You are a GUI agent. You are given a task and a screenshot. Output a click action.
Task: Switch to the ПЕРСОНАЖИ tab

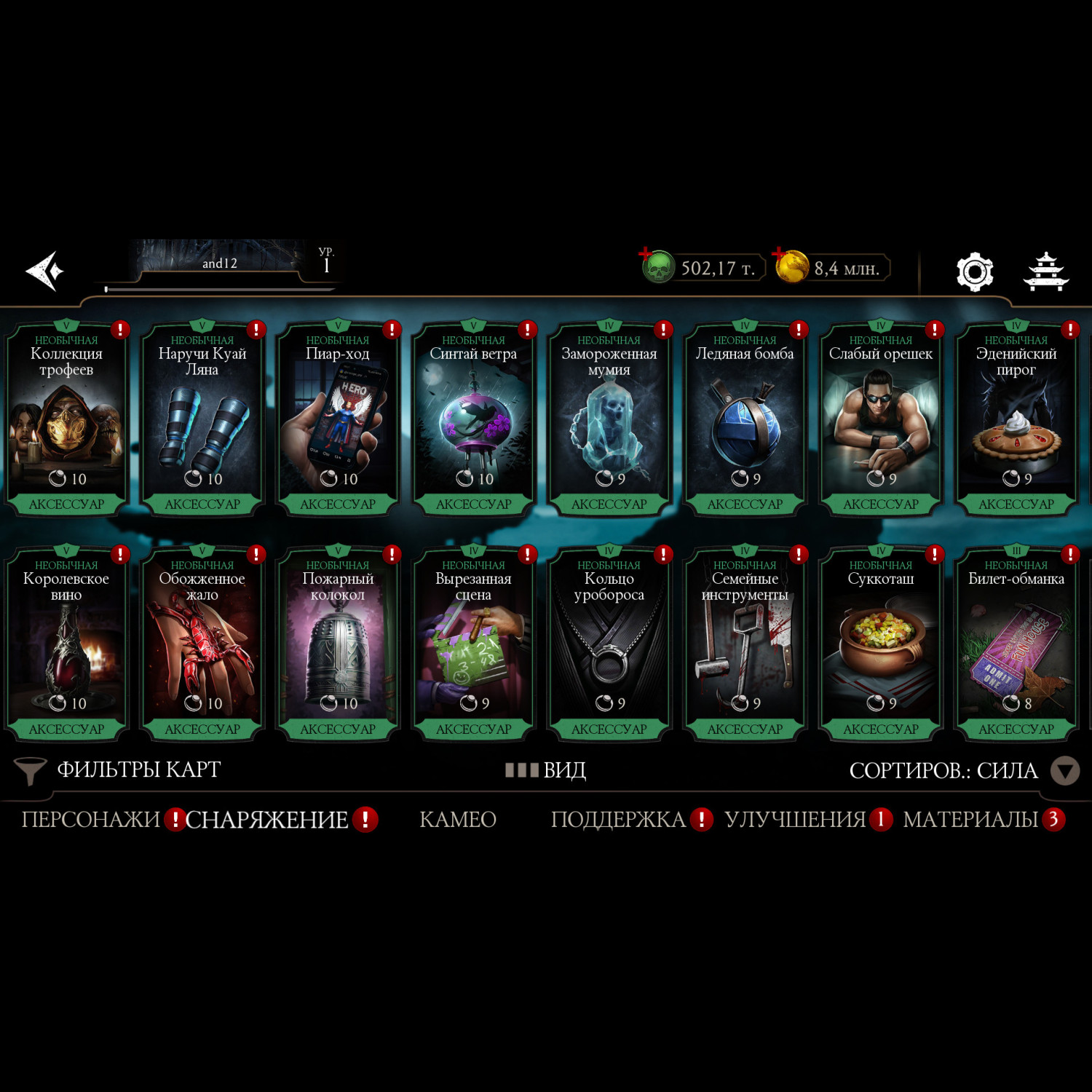click(x=91, y=820)
